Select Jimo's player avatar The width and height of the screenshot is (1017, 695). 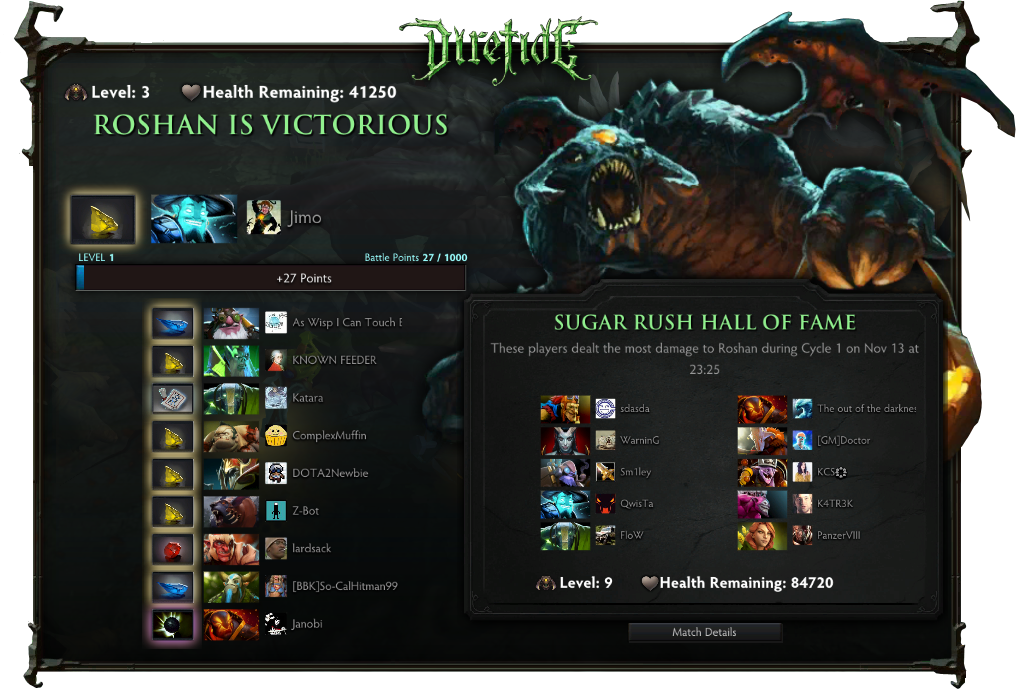[x=262, y=217]
